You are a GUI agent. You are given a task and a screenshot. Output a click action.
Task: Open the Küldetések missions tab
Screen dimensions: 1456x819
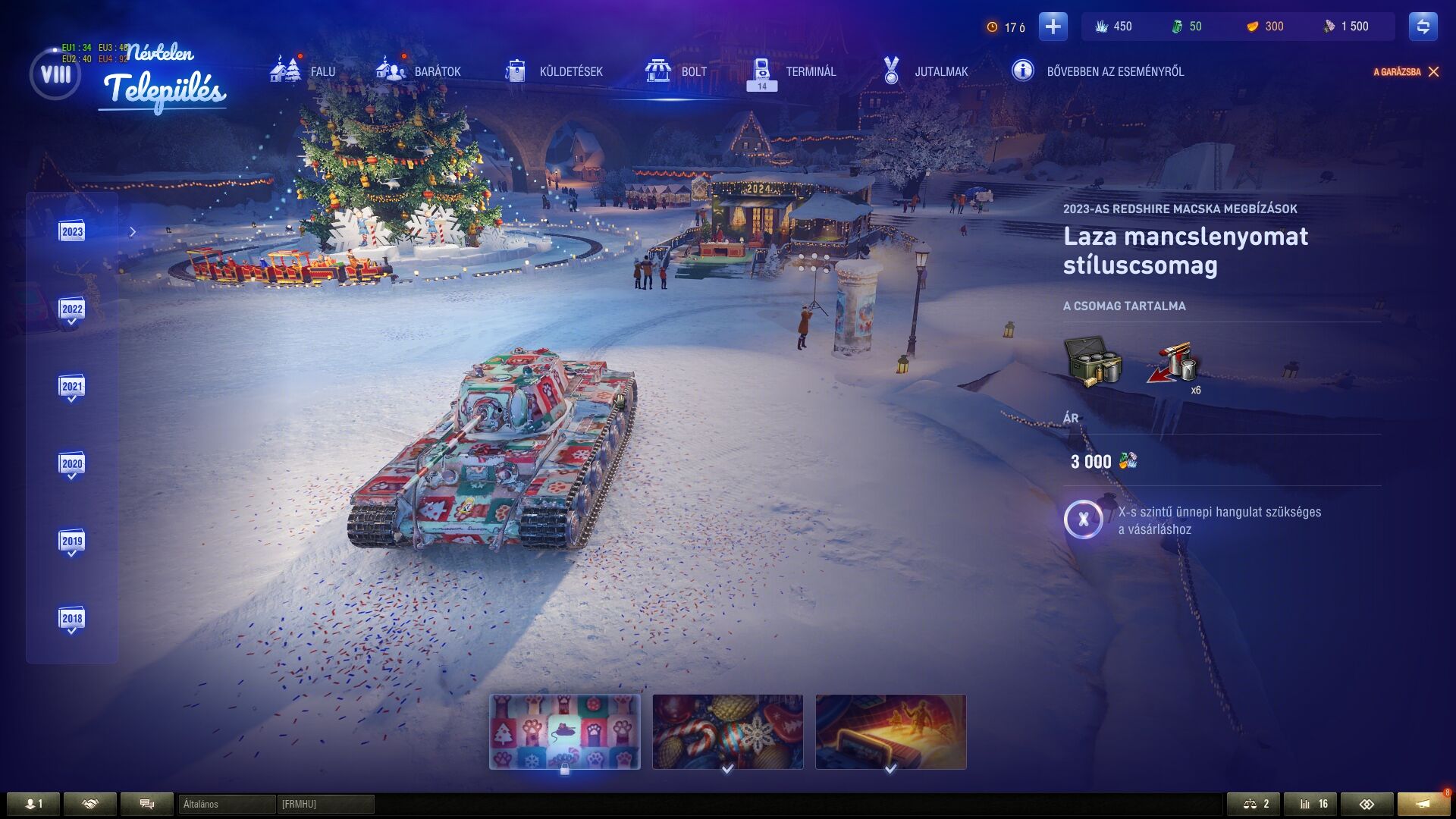pos(554,71)
